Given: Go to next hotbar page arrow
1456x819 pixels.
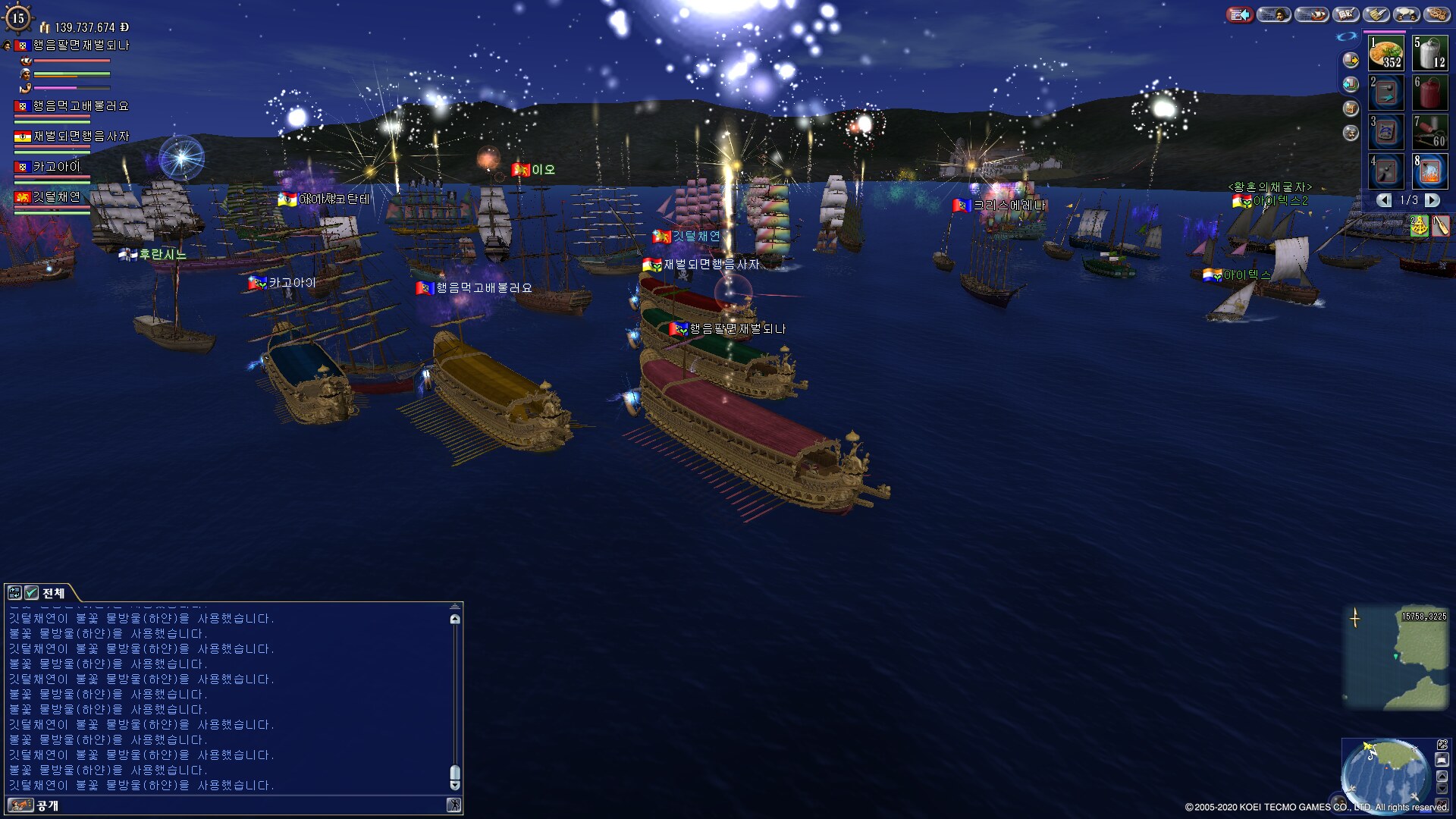Looking at the screenshot, I should 1432,200.
